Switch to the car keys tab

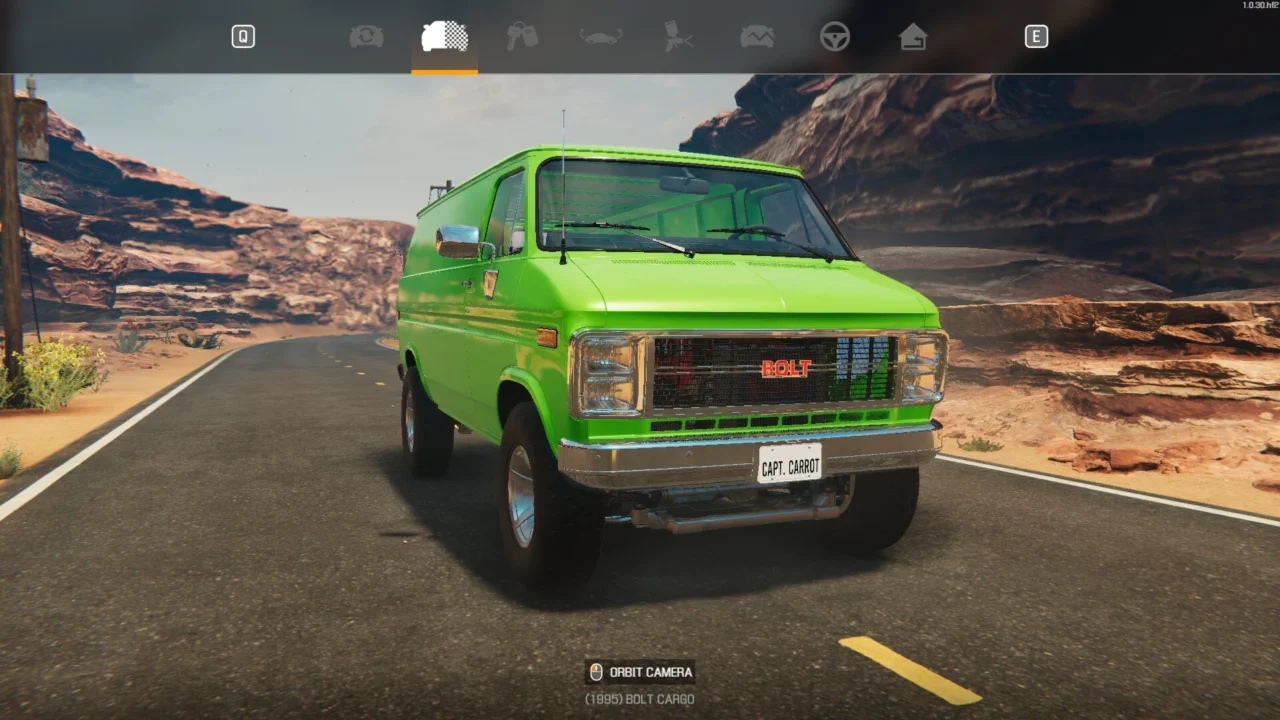point(522,37)
